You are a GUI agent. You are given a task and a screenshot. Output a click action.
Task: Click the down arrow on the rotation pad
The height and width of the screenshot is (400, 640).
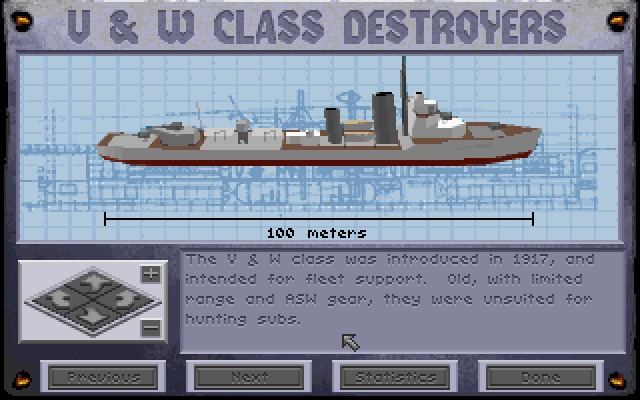[92, 318]
